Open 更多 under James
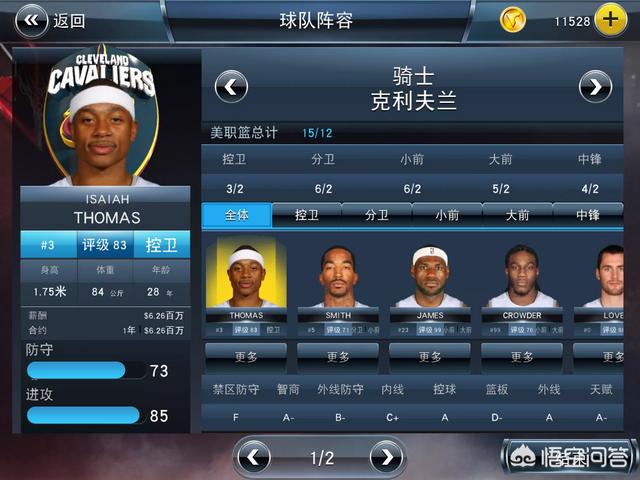 pyautogui.click(x=430, y=357)
